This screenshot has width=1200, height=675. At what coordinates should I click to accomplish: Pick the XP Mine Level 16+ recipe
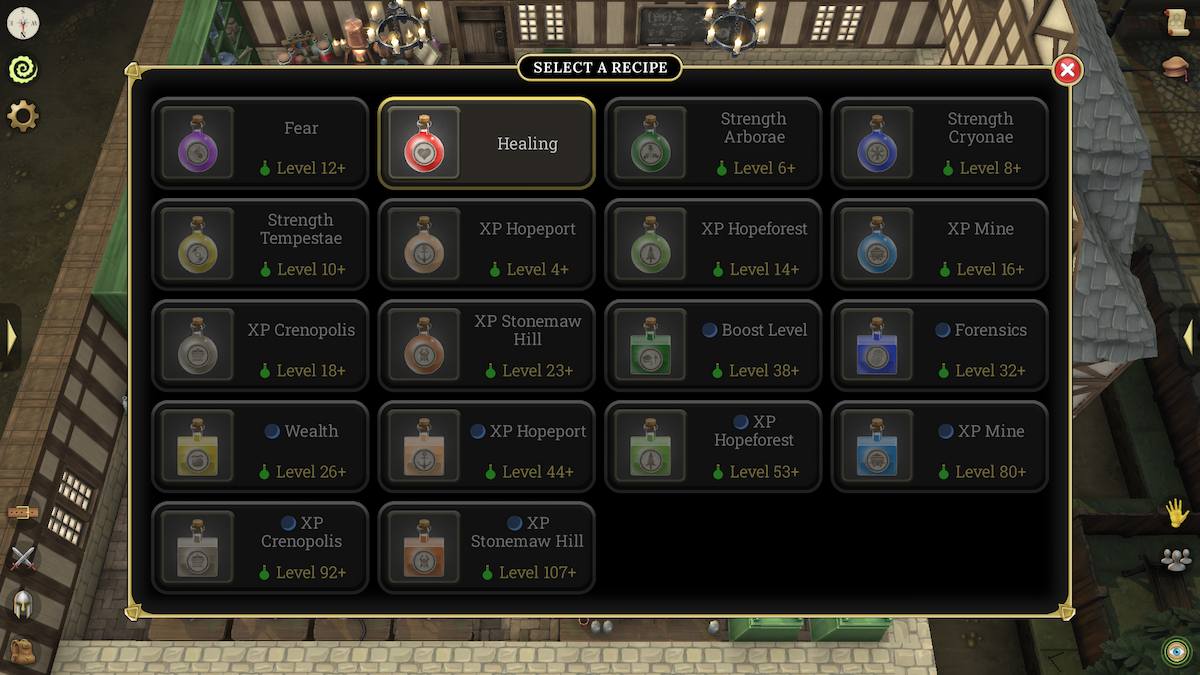point(940,245)
